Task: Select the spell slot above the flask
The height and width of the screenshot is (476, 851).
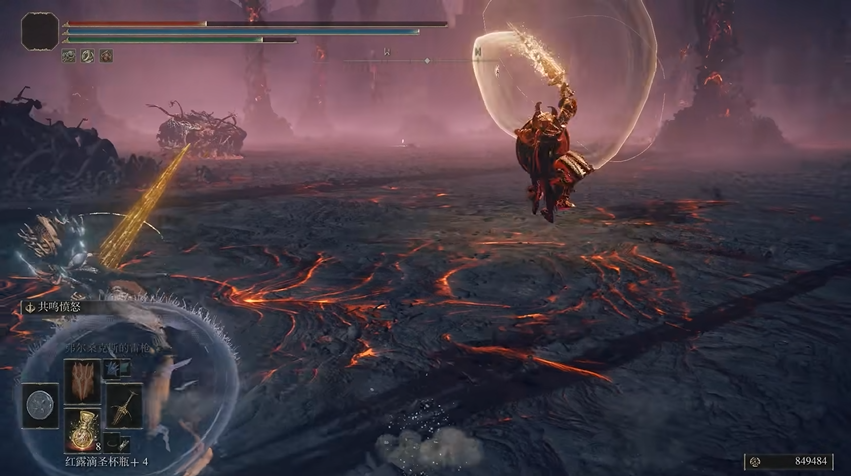Action: [x=81, y=380]
